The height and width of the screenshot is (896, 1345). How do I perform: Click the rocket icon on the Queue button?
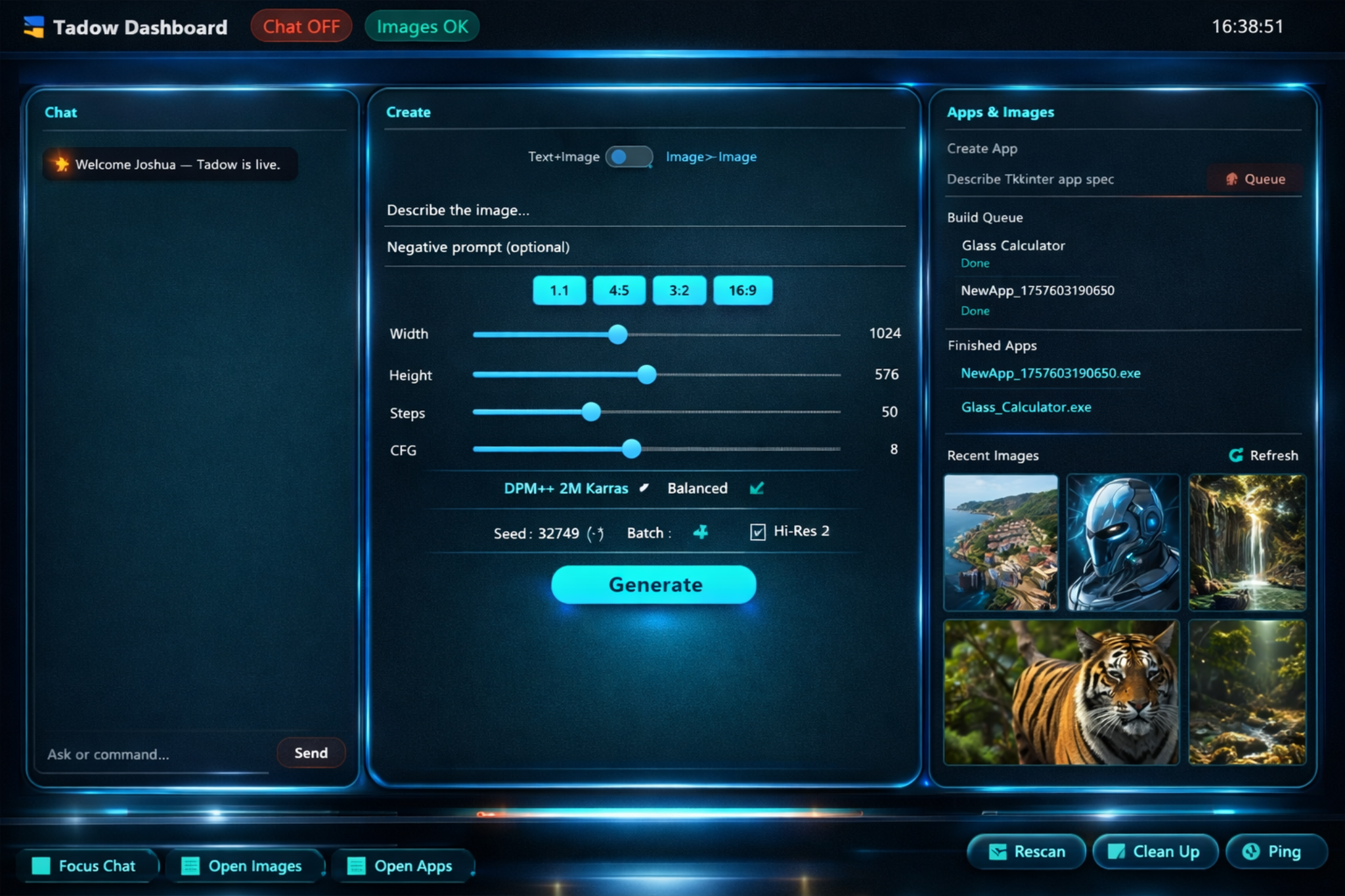coord(1231,179)
